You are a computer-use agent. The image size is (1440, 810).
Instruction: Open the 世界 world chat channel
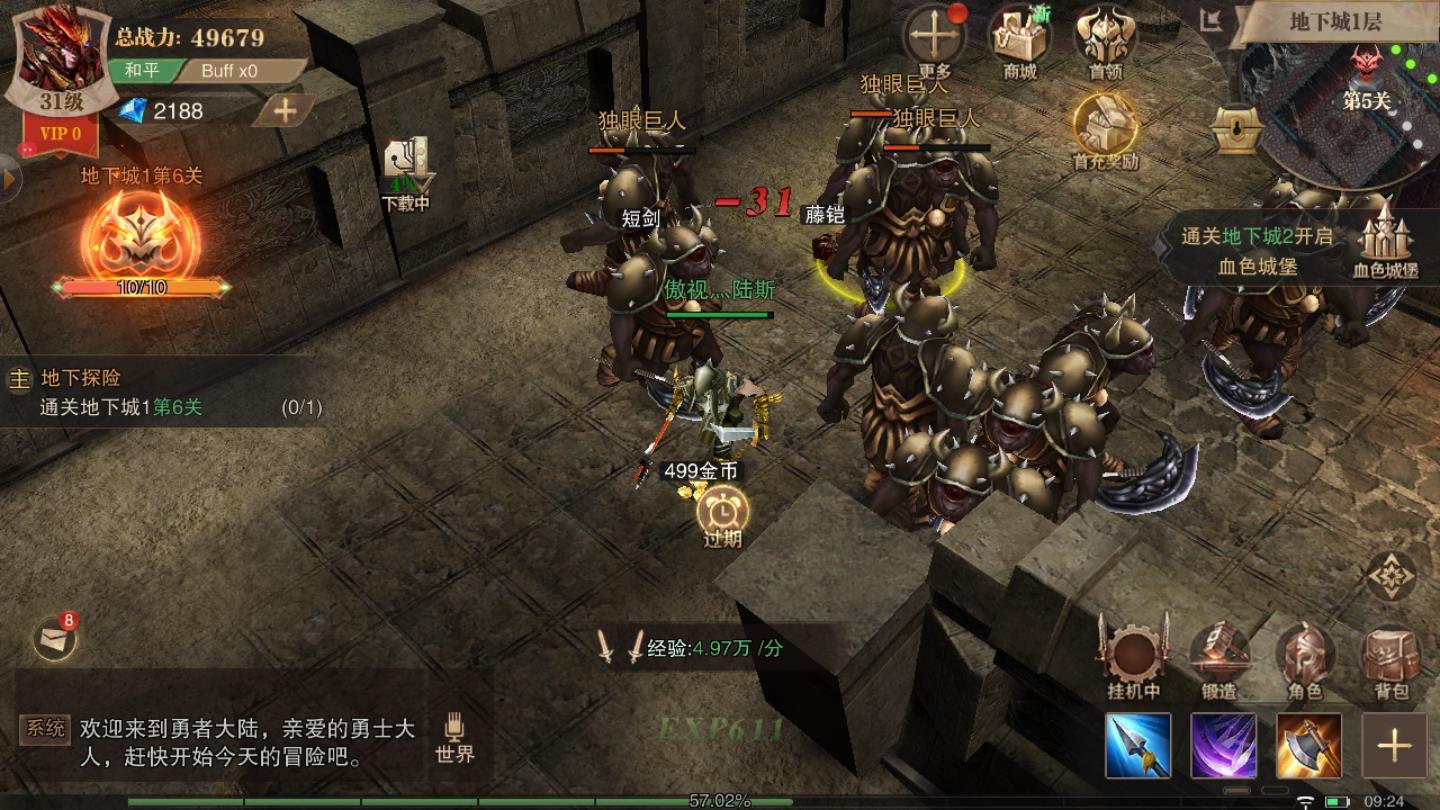454,738
